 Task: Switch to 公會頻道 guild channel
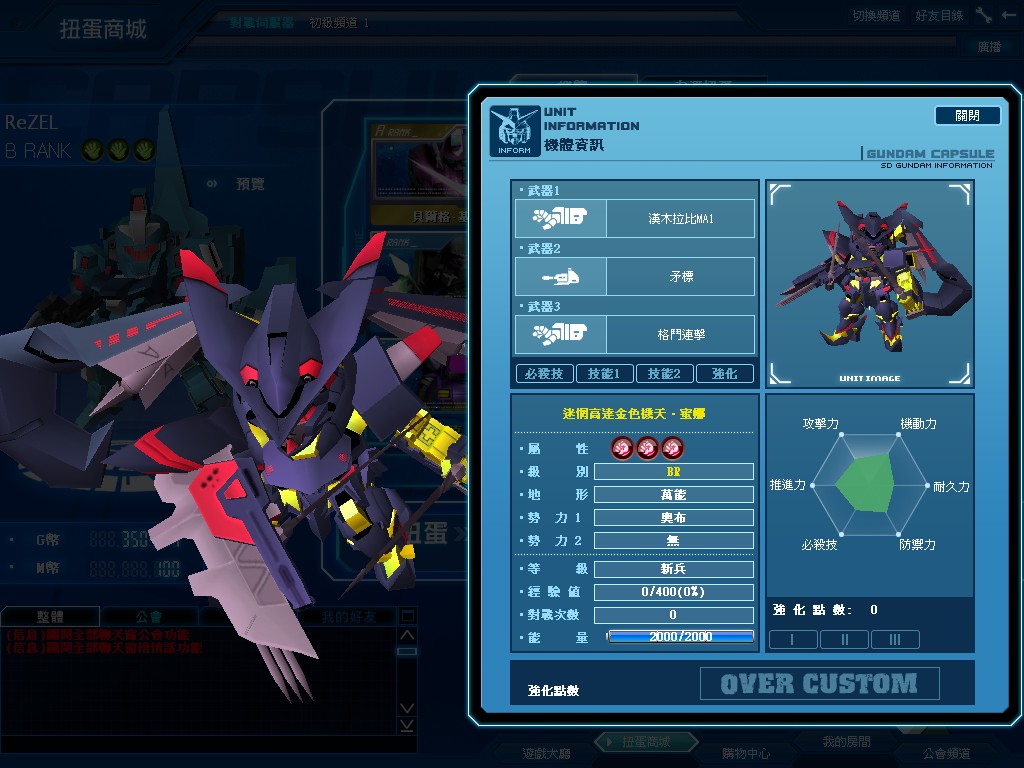(x=946, y=753)
